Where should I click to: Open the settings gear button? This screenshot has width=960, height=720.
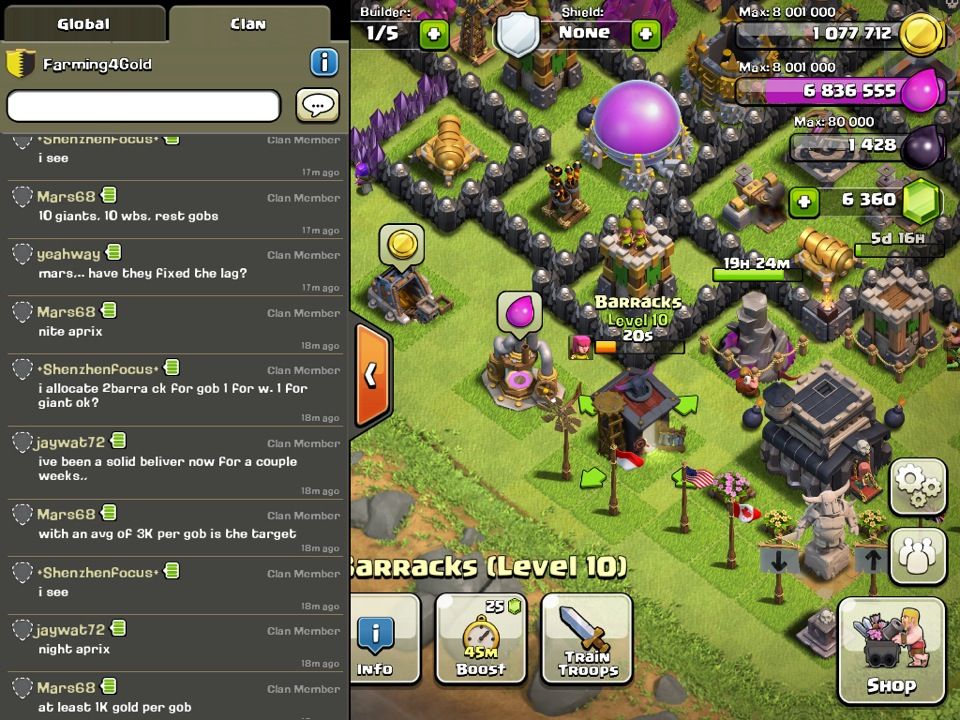917,486
